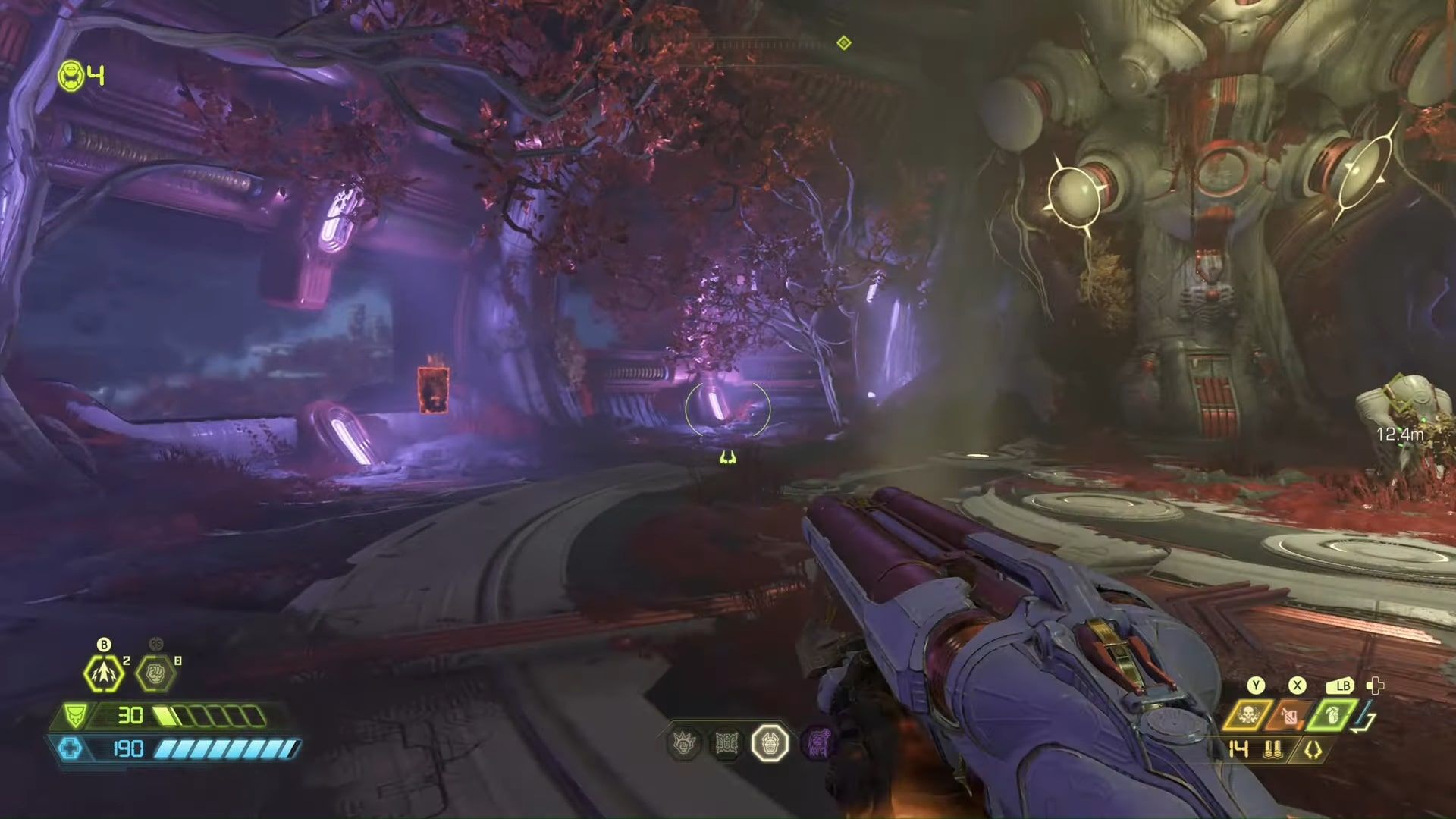The width and height of the screenshot is (1456, 819).
Task: Select the dash arrow ability icon
Action: (x=103, y=673)
